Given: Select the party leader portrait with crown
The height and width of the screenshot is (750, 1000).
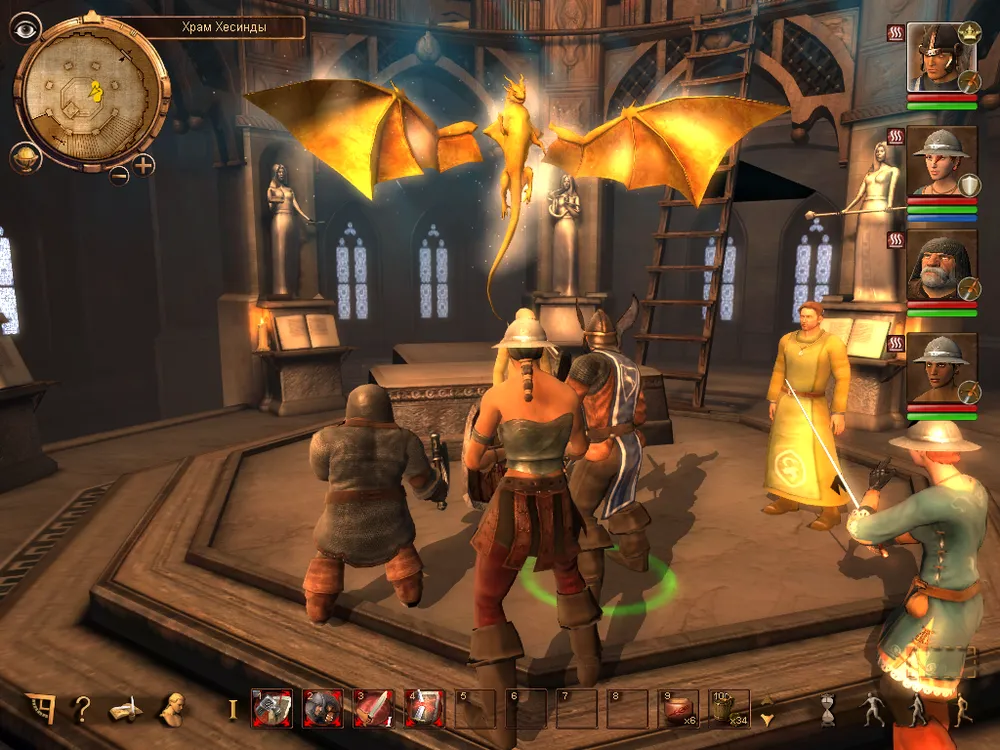Looking at the screenshot, I should coord(940,58).
